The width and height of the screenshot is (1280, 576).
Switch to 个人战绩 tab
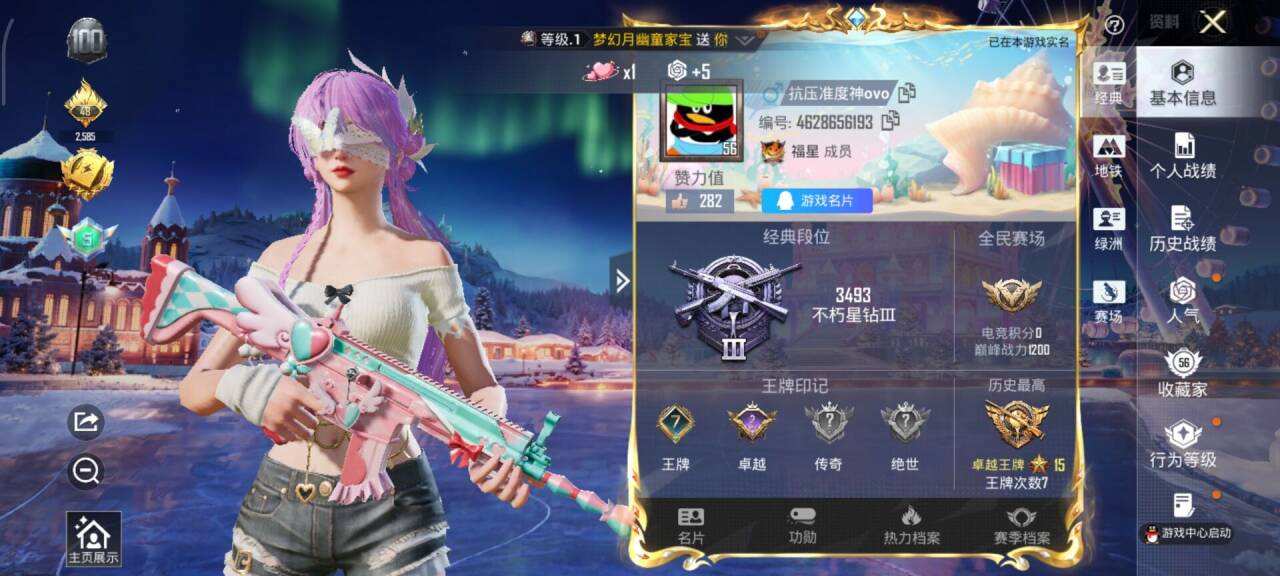click(1183, 156)
